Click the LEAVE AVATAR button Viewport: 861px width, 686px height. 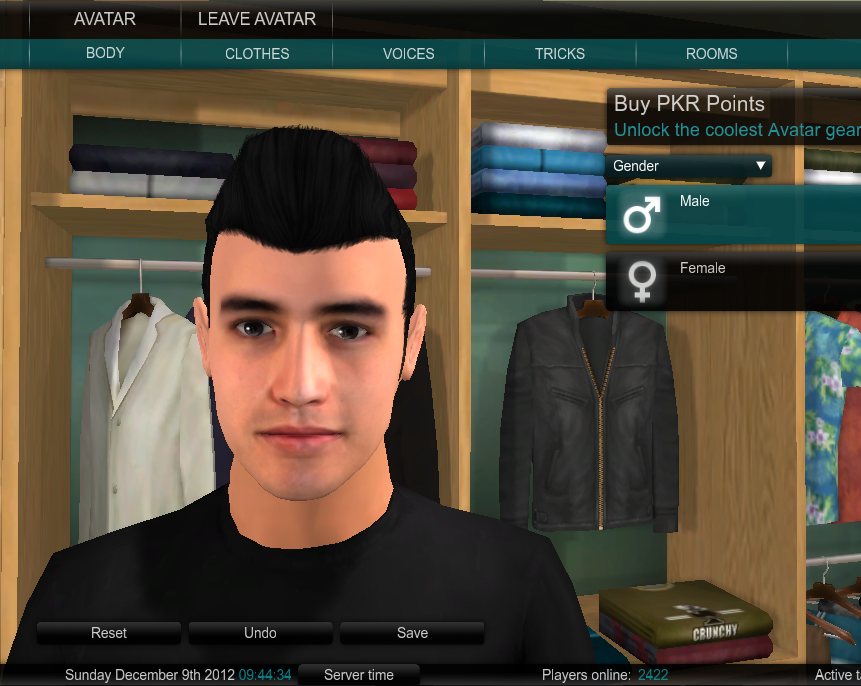[257, 19]
